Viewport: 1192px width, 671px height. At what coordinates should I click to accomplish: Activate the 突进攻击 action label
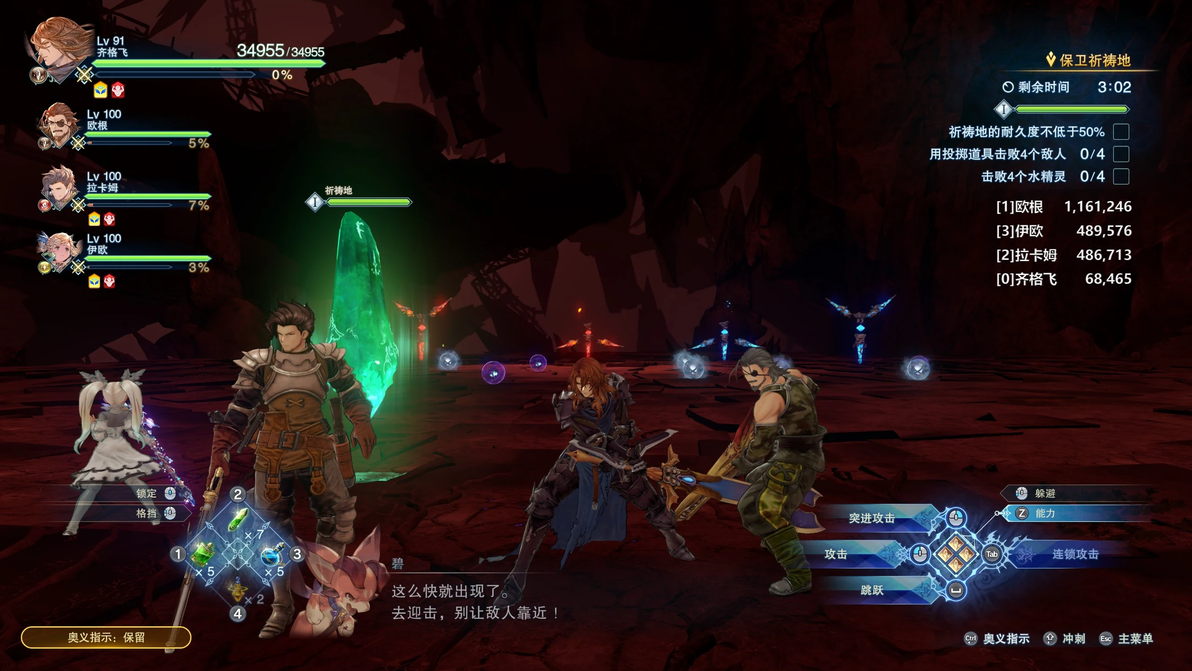point(872,518)
